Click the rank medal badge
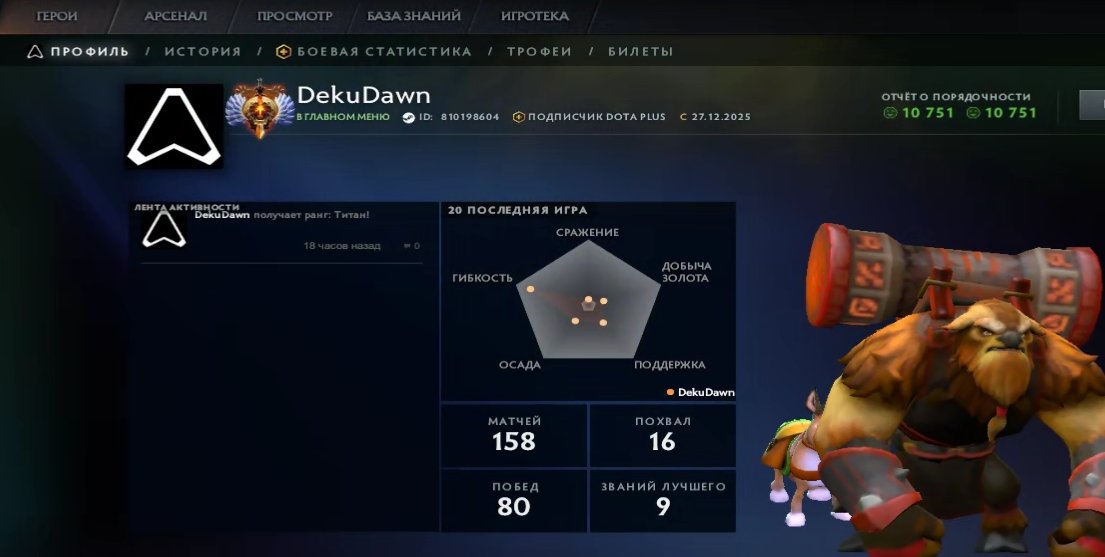This screenshot has height=557, width=1105. (x=259, y=107)
